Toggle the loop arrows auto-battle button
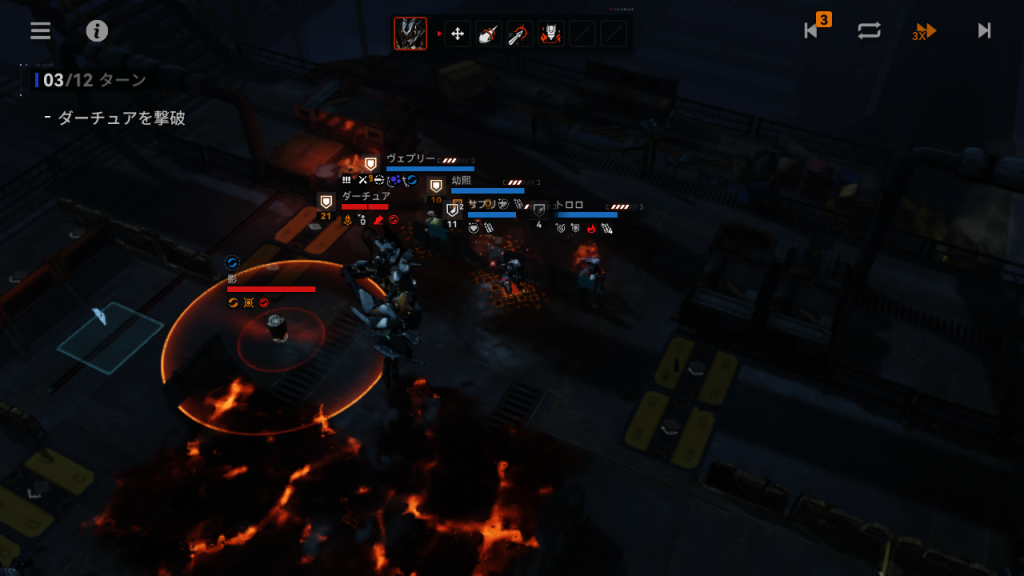Viewport: 1024px width, 576px height. point(869,30)
